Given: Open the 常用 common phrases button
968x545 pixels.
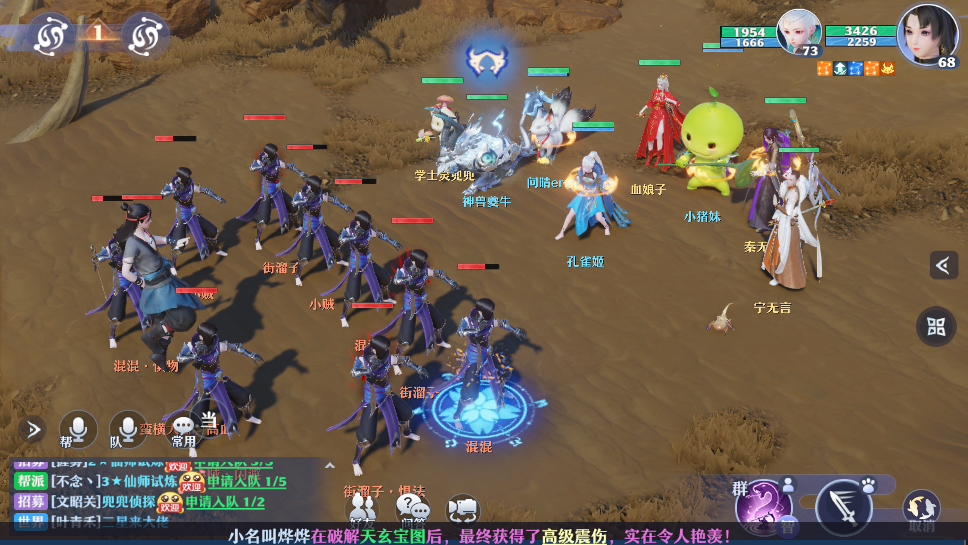Looking at the screenshot, I should [184, 430].
